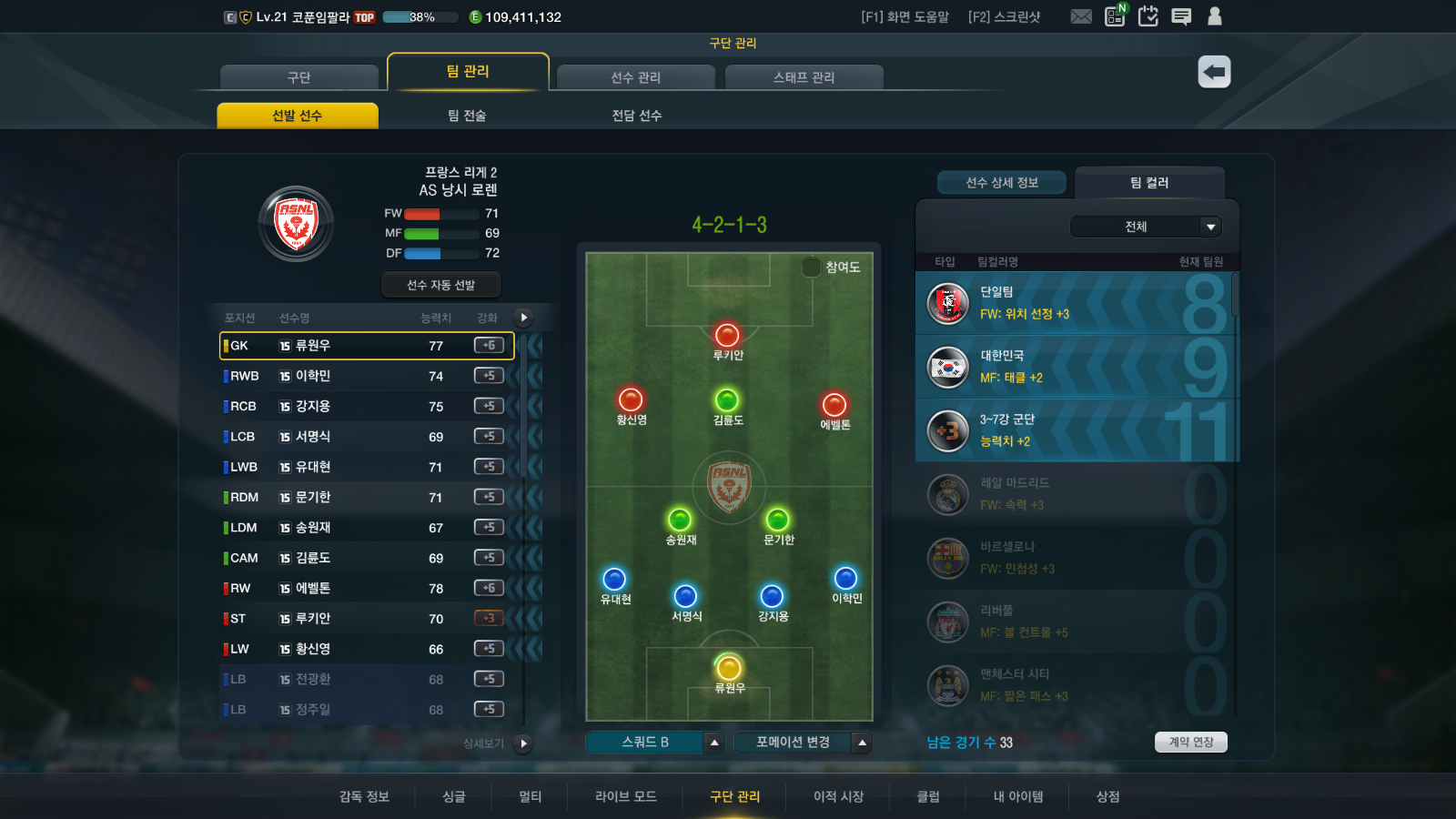Open the attendance check calendar icon
Screen dimensions: 1456x819
[x=1148, y=15]
